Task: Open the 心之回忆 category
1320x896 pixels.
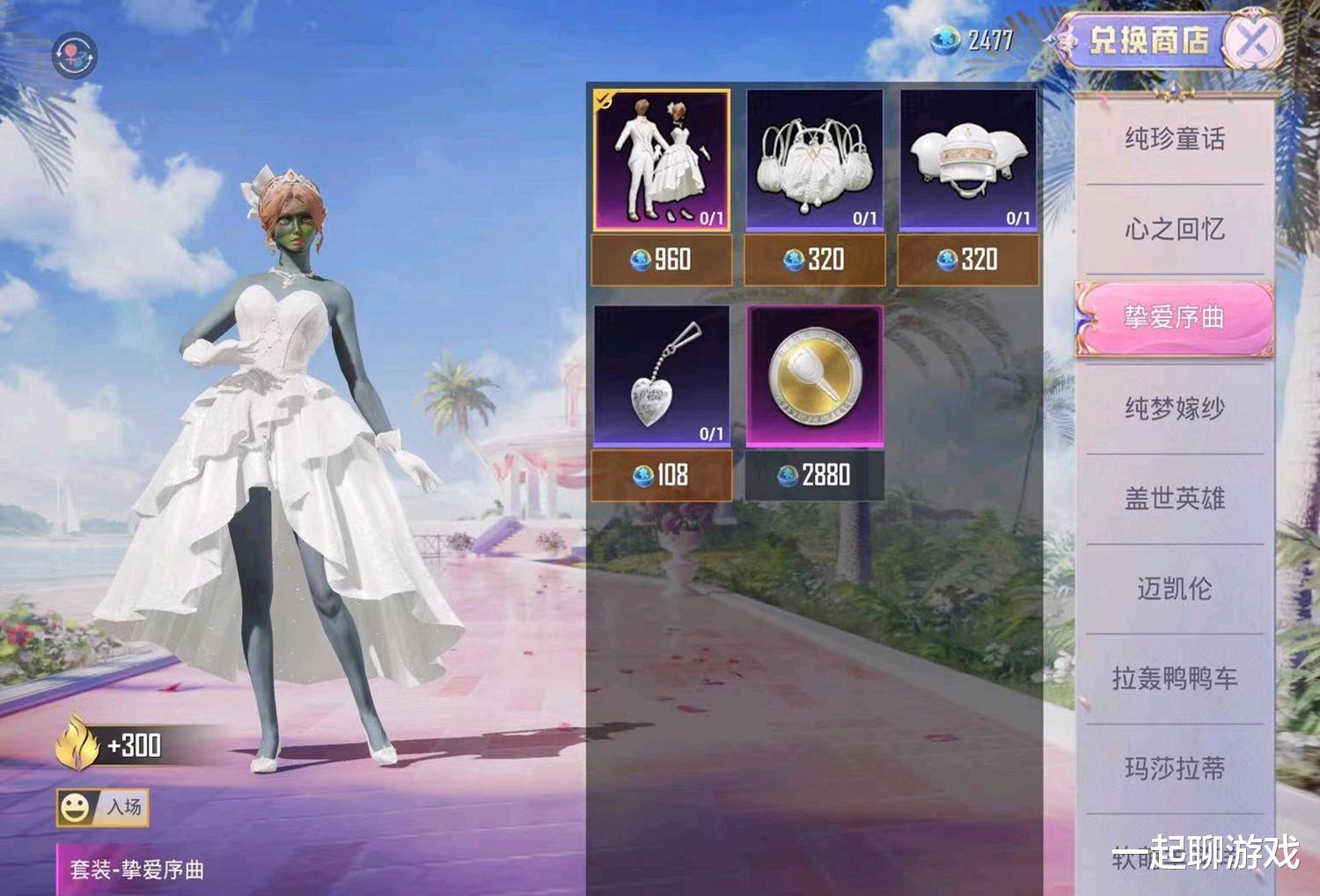Action: click(1174, 230)
